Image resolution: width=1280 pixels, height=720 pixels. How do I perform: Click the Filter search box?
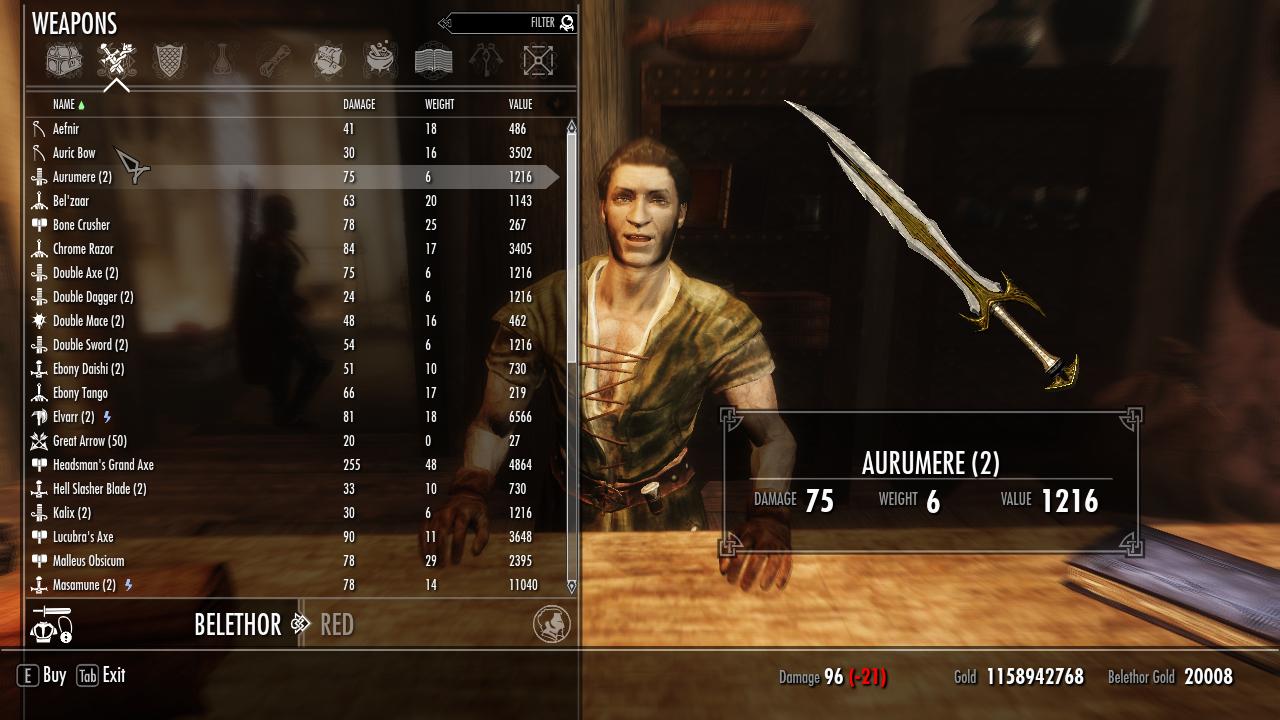(510, 23)
